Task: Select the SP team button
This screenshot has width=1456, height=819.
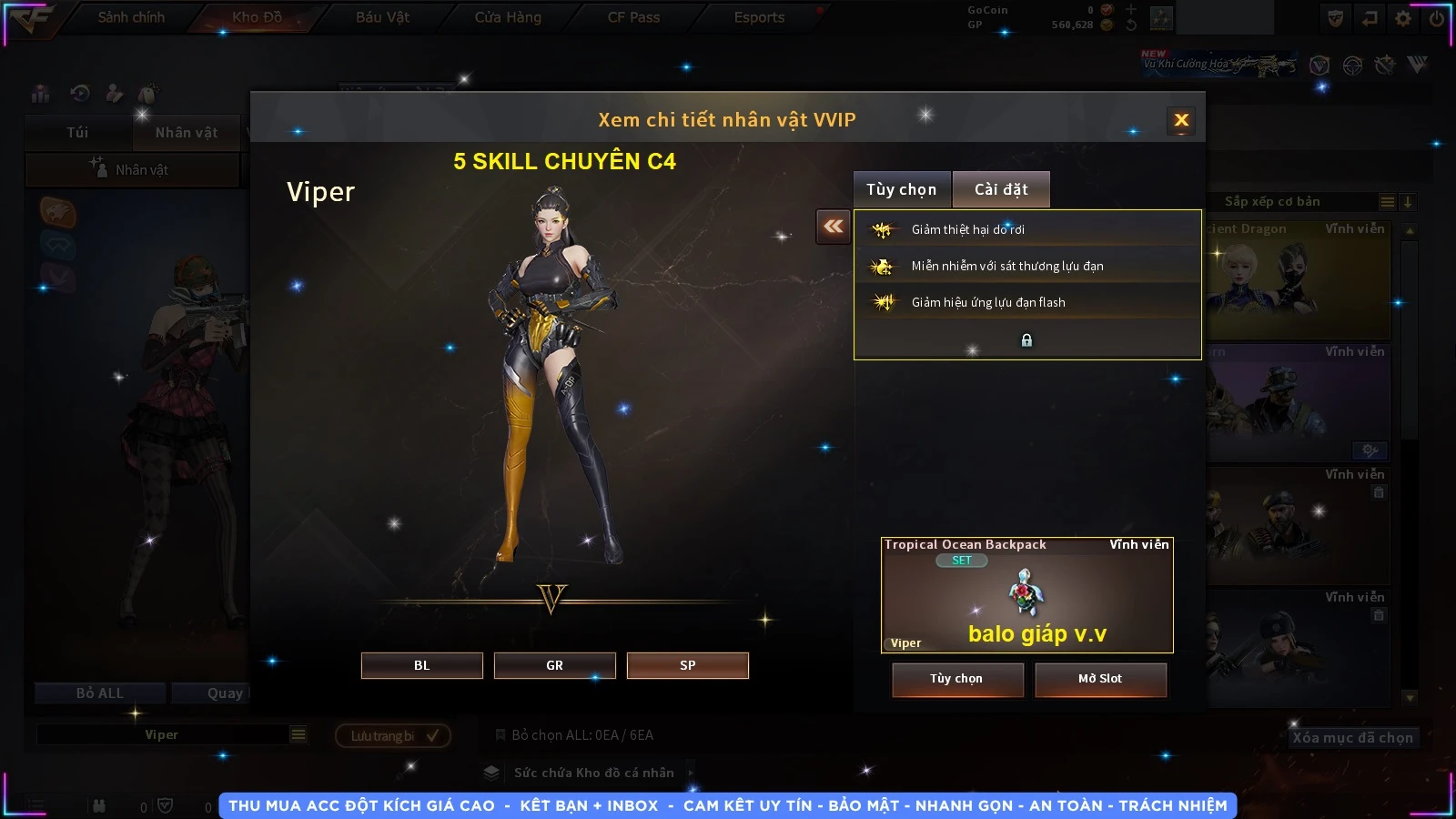Action: point(687,665)
